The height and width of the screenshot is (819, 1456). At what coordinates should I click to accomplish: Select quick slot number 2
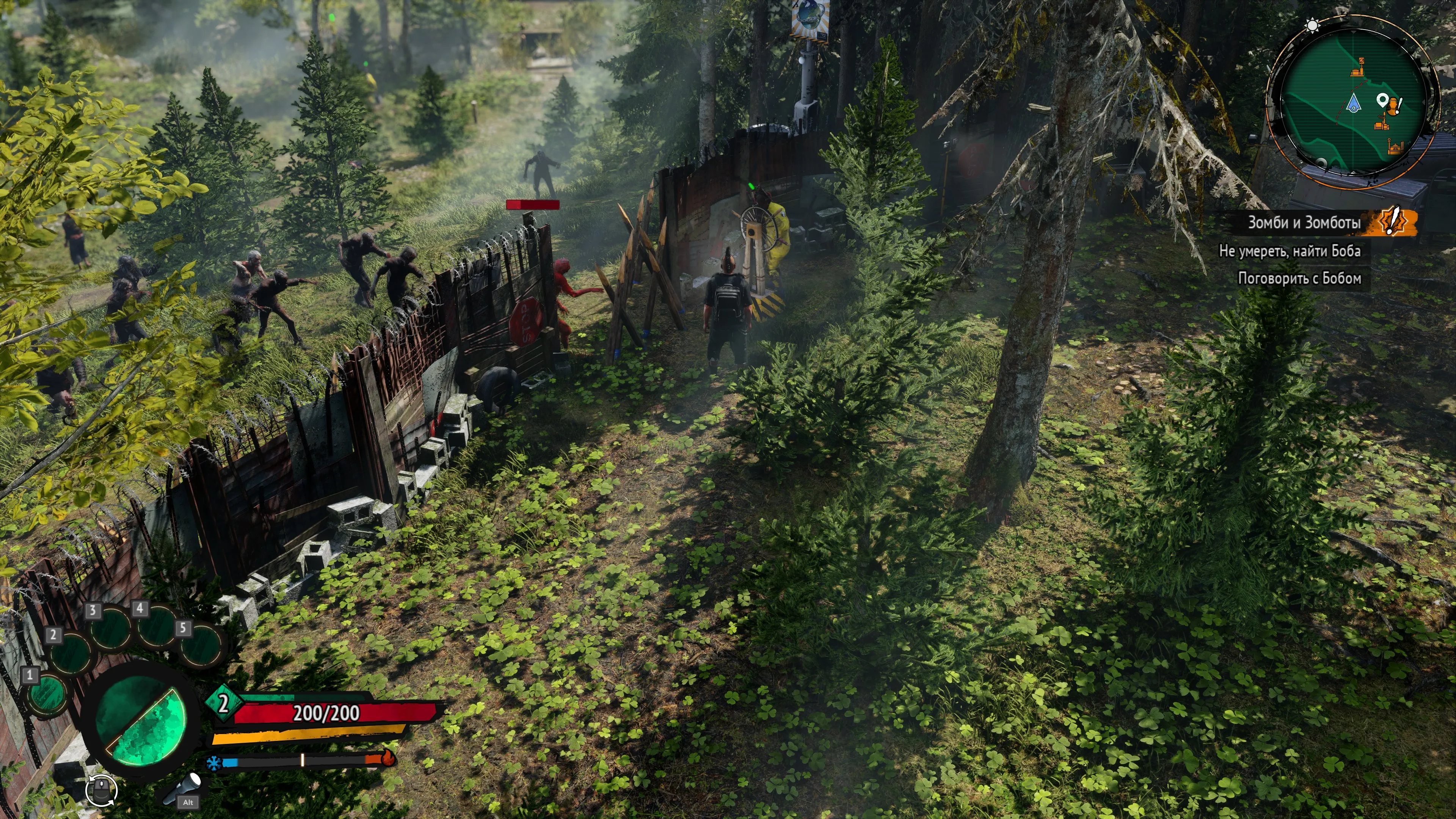pyautogui.click(x=71, y=652)
